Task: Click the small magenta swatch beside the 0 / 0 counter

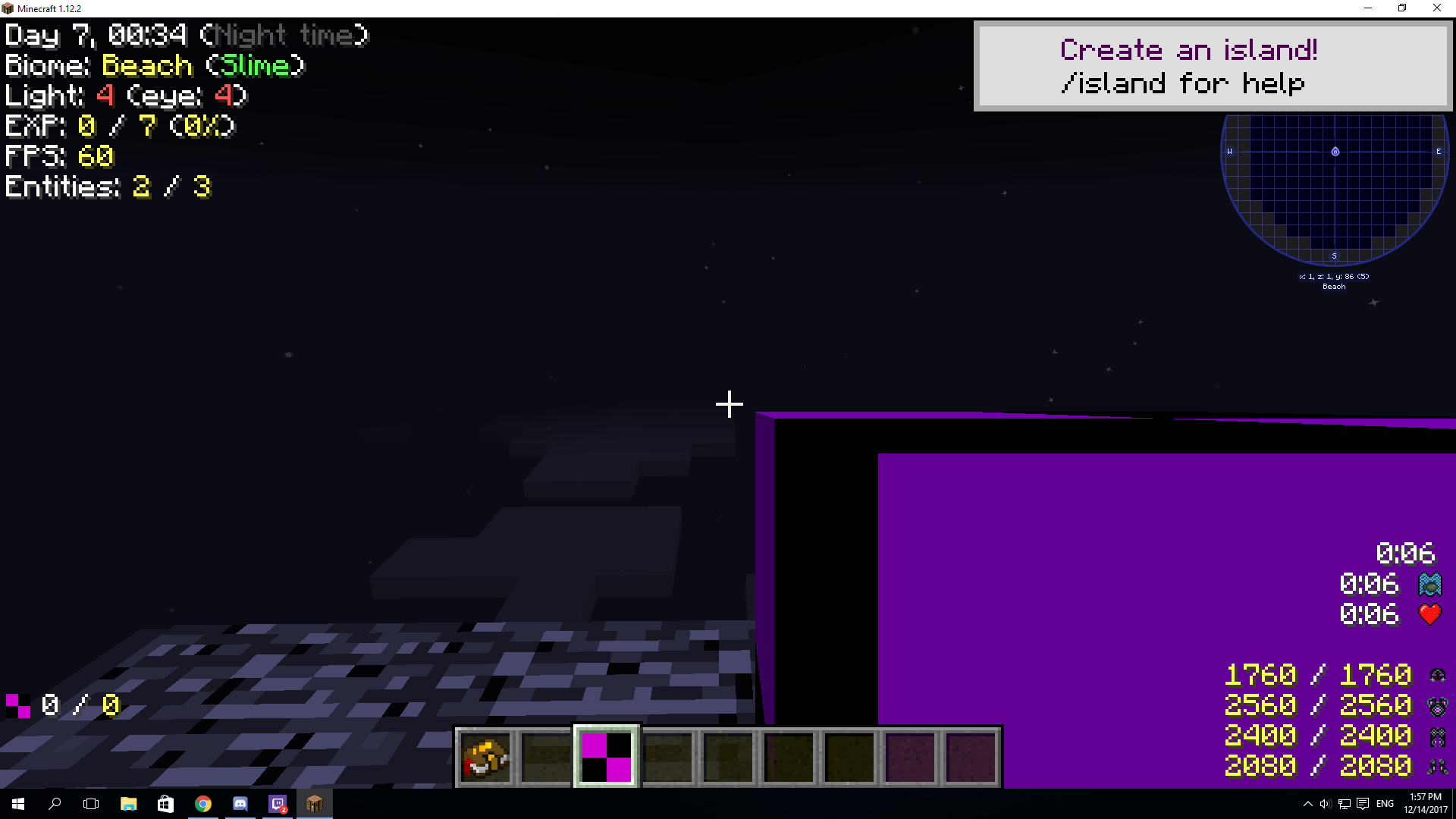Action: click(17, 705)
